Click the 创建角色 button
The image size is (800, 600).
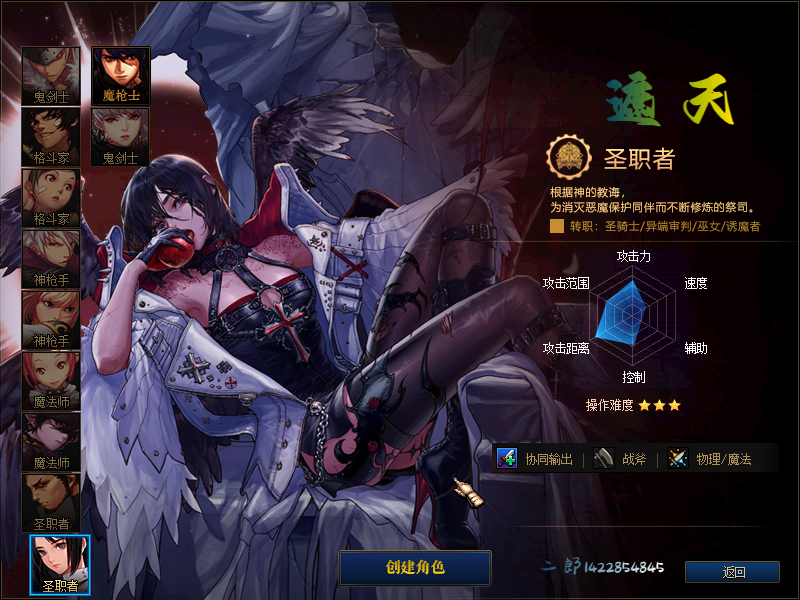pos(415,567)
